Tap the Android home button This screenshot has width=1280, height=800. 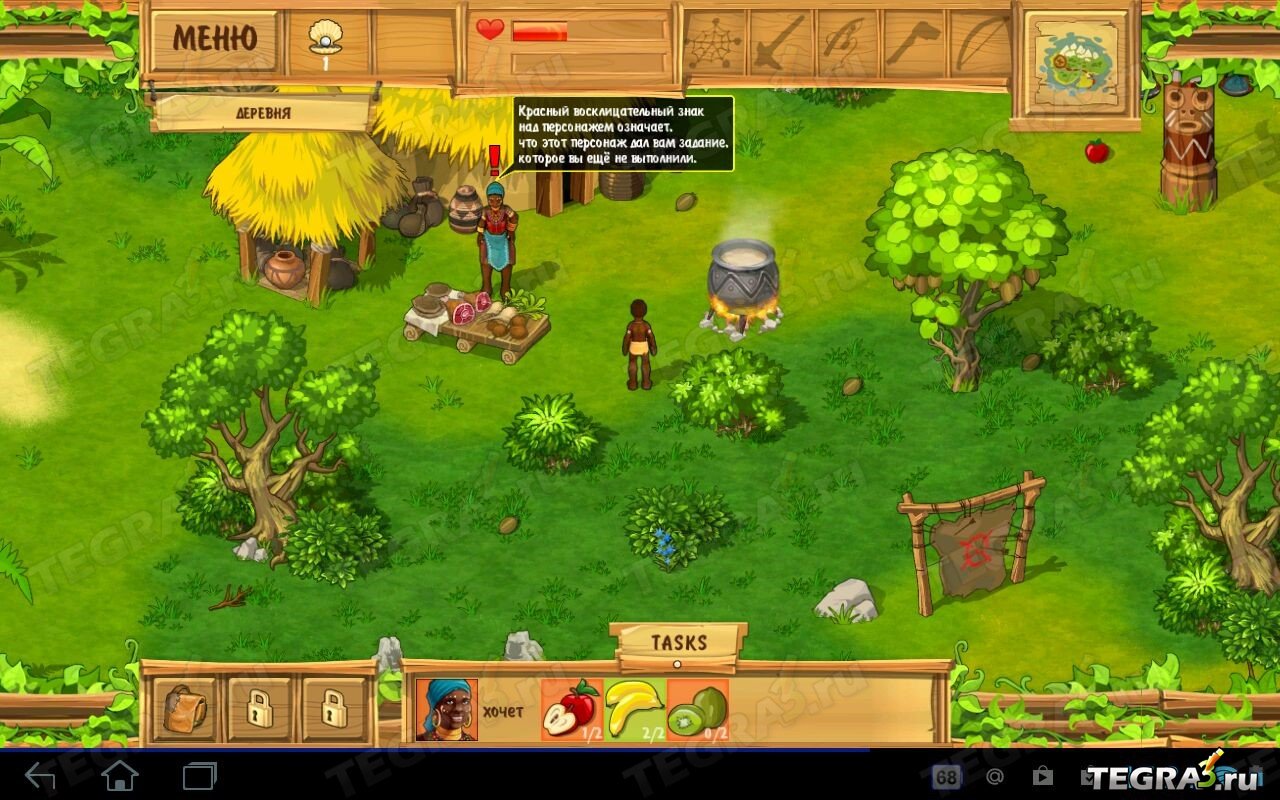click(120, 775)
